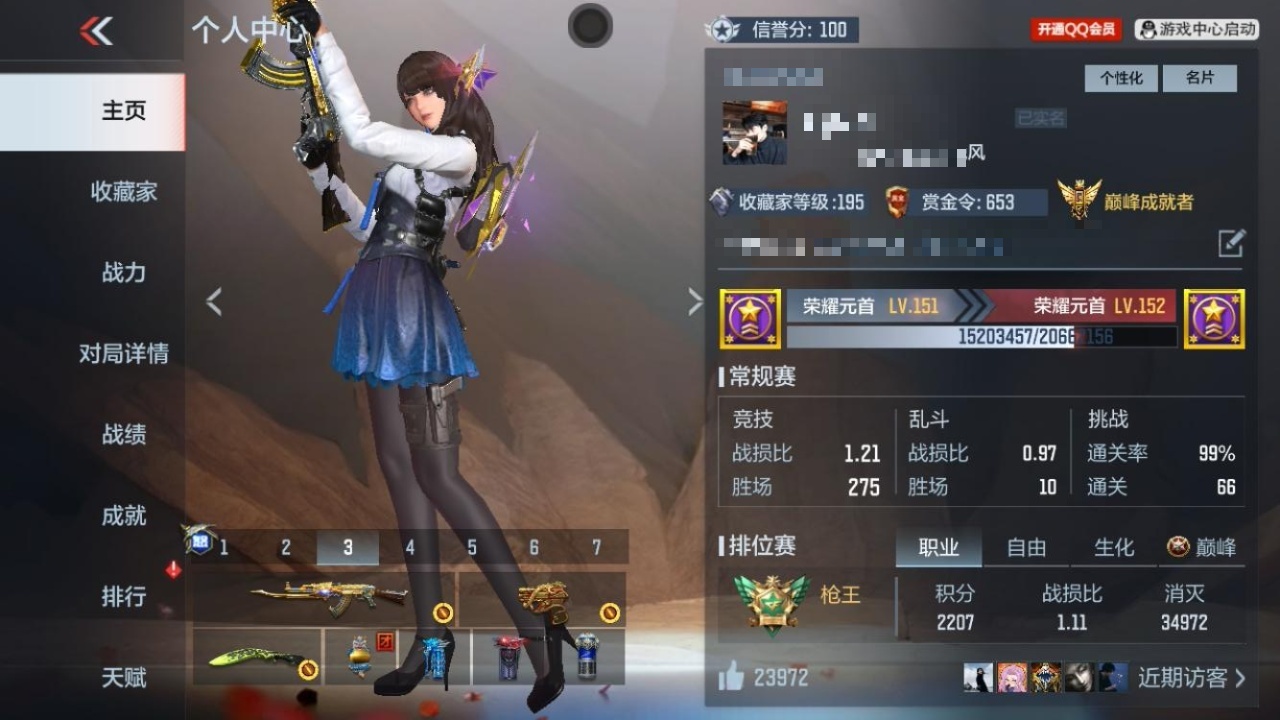Open the 成就 achievements page

click(123, 515)
